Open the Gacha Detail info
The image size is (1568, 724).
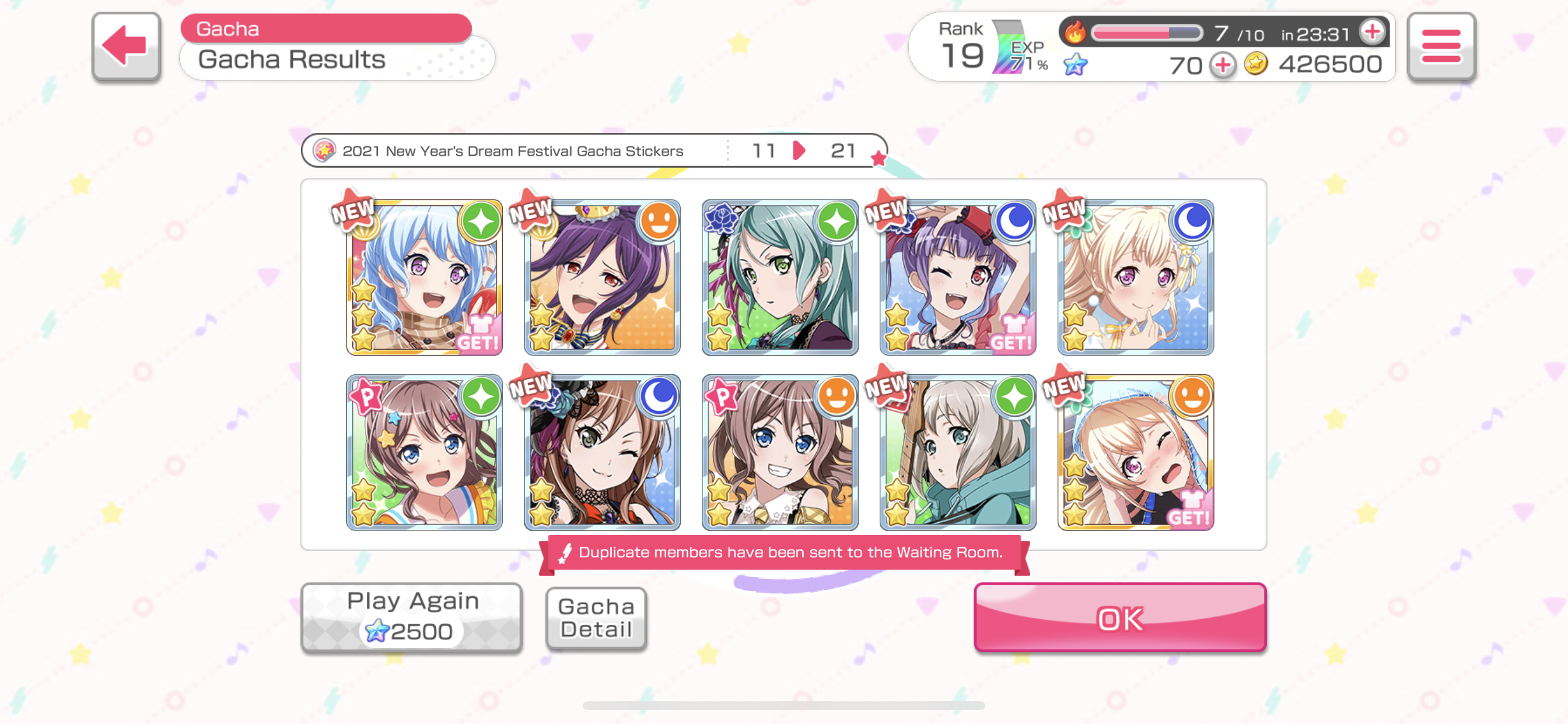pyautogui.click(x=596, y=617)
